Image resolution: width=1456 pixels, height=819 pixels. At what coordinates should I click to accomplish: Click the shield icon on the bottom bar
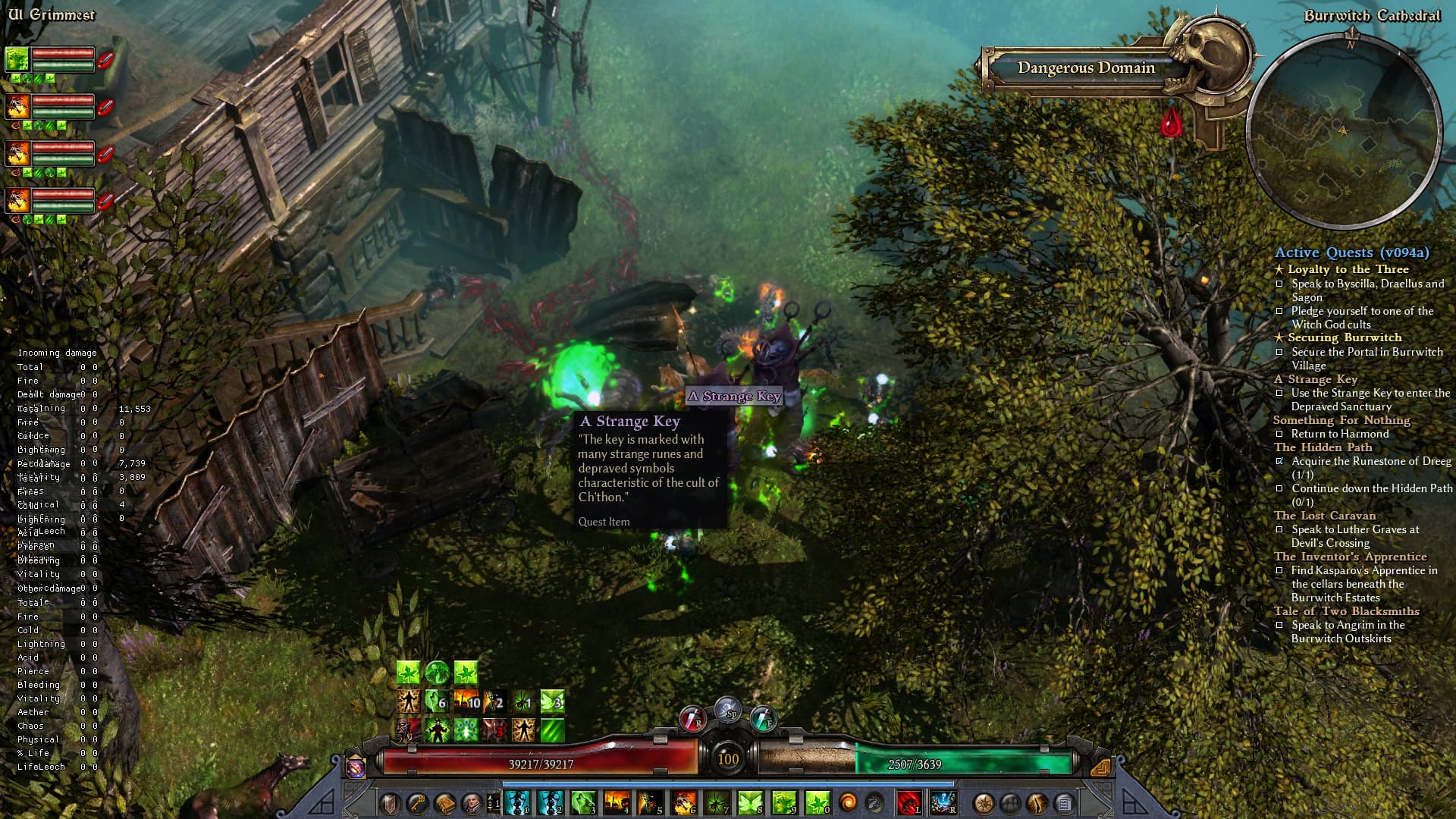coord(391,803)
